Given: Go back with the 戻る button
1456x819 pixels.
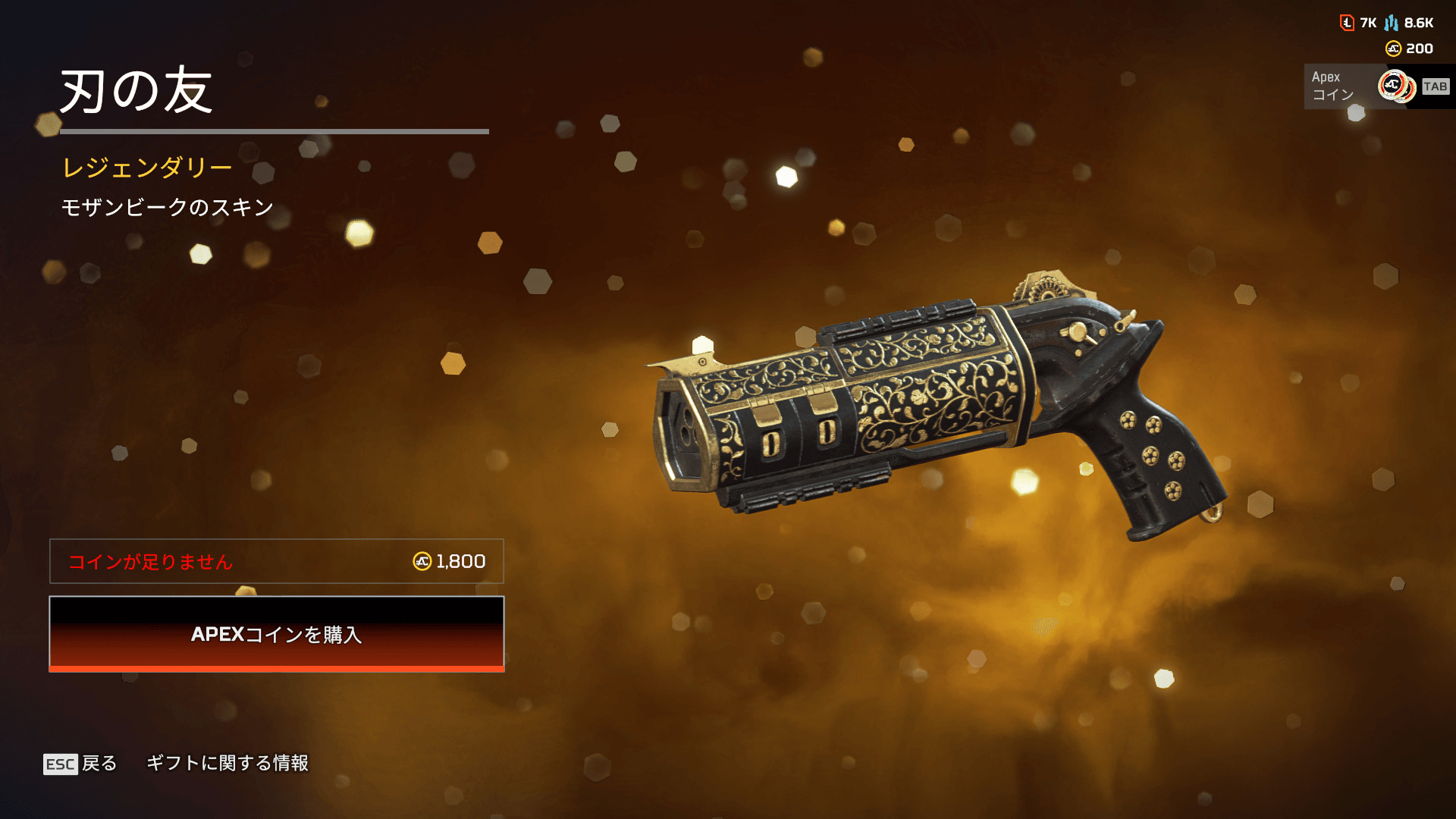Looking at the screenshot, I should [81, 763].
